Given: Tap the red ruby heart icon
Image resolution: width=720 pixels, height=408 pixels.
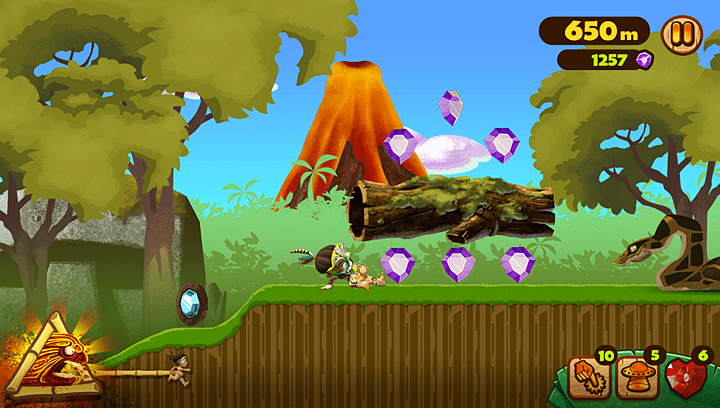Looking at the screenshot, I should click(x=685, y=378).
